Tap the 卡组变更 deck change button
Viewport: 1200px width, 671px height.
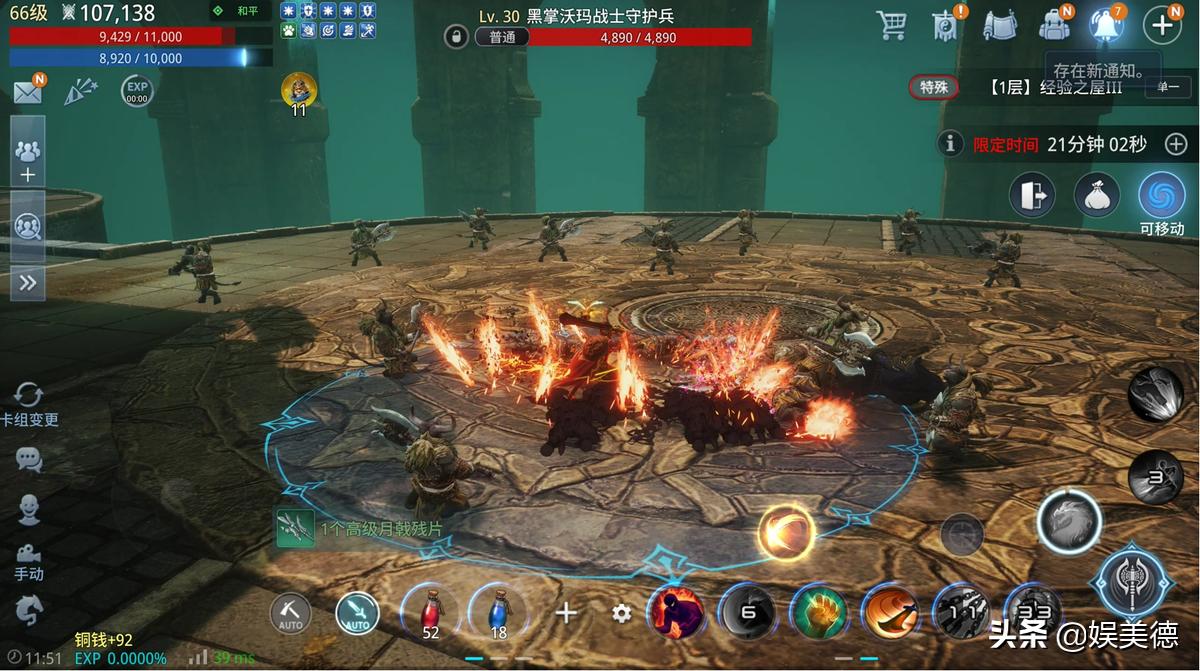(29, 404)
